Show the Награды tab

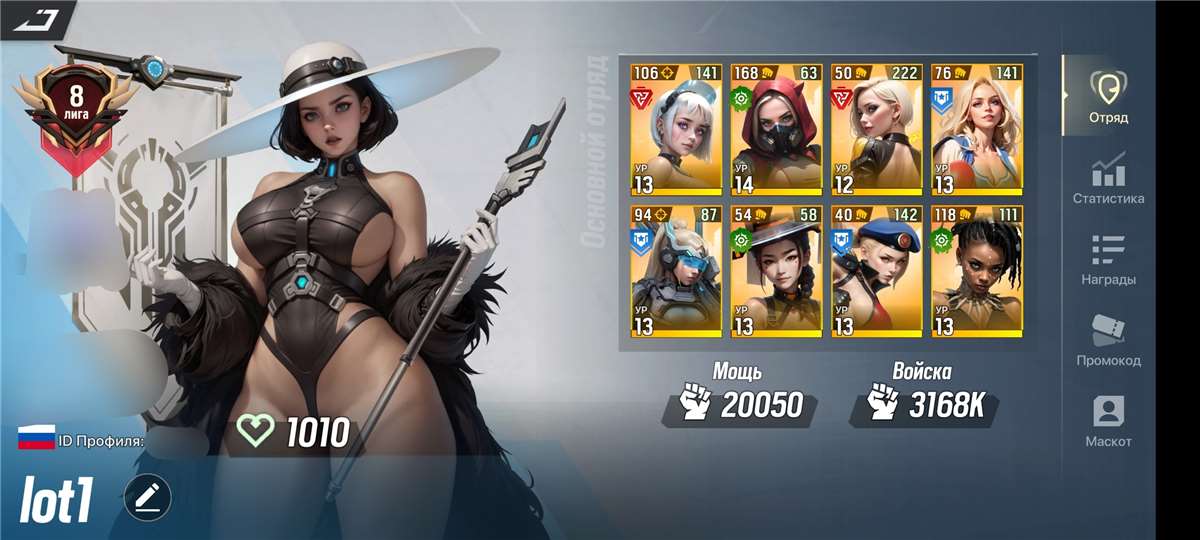1108,259
